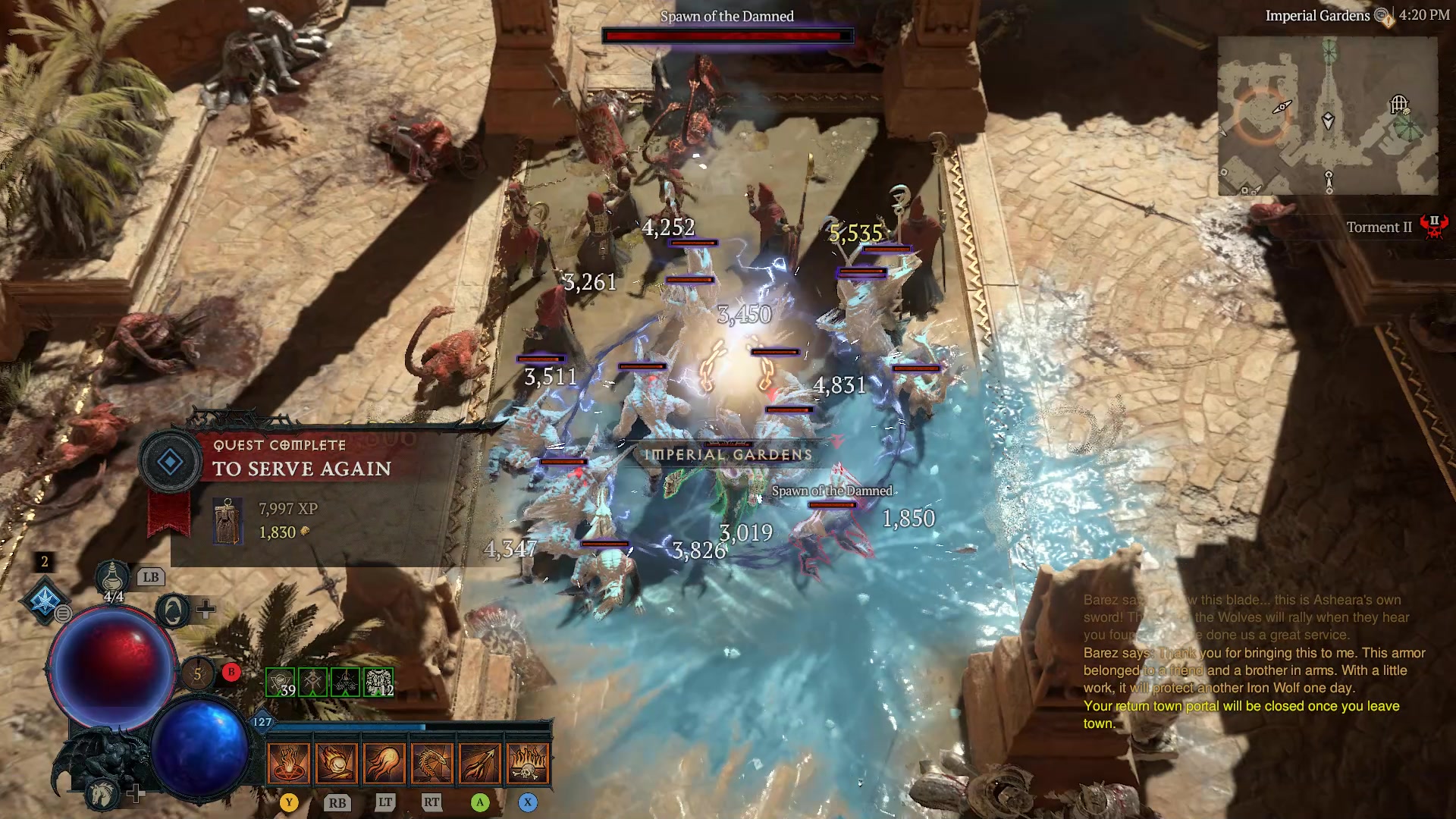
Task: Select the Fireball skill on the RB slot
Action: [x=336, y=762]
